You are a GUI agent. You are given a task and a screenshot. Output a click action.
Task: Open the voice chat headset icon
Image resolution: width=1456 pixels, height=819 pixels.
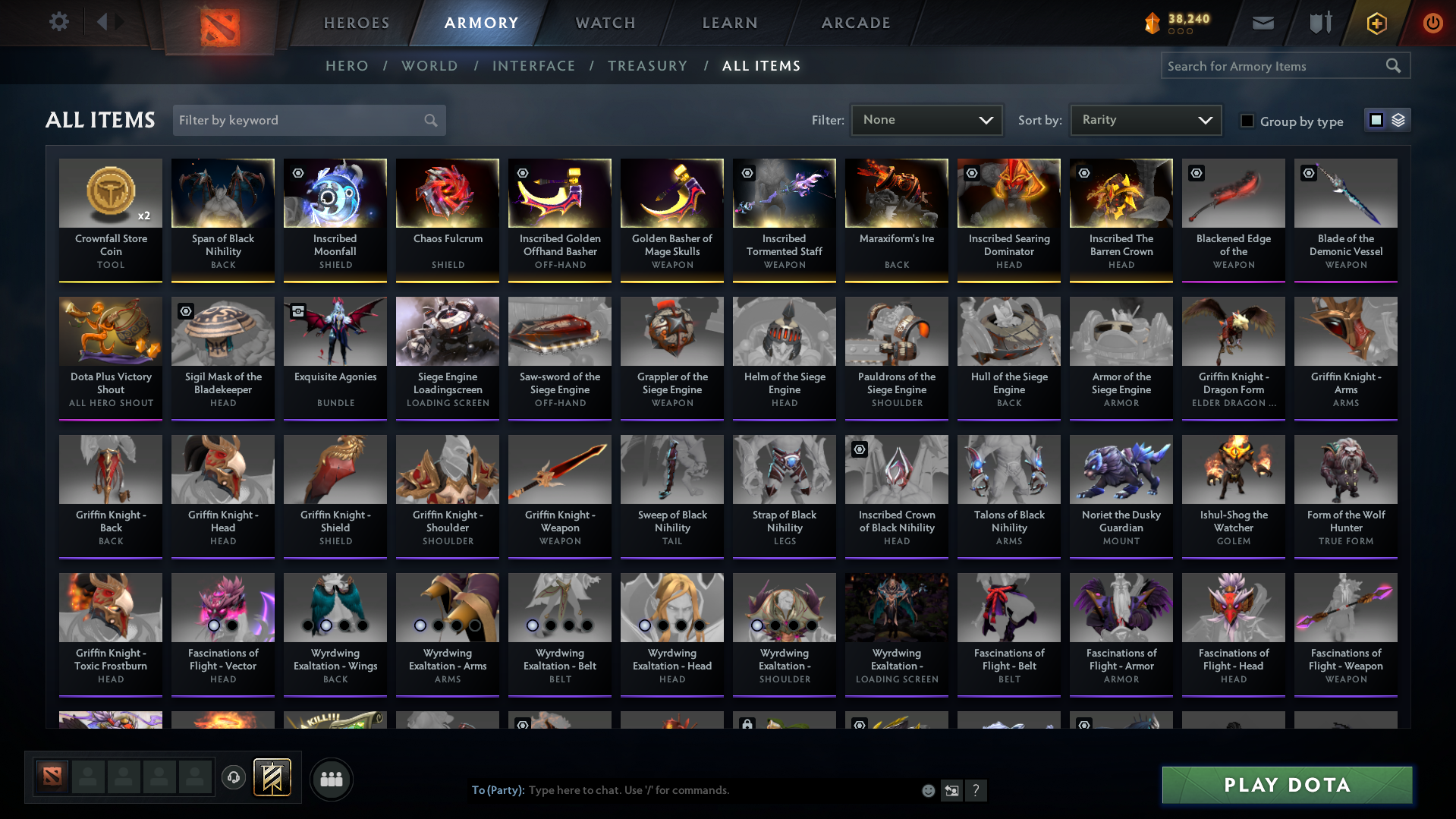coord(233,778)
